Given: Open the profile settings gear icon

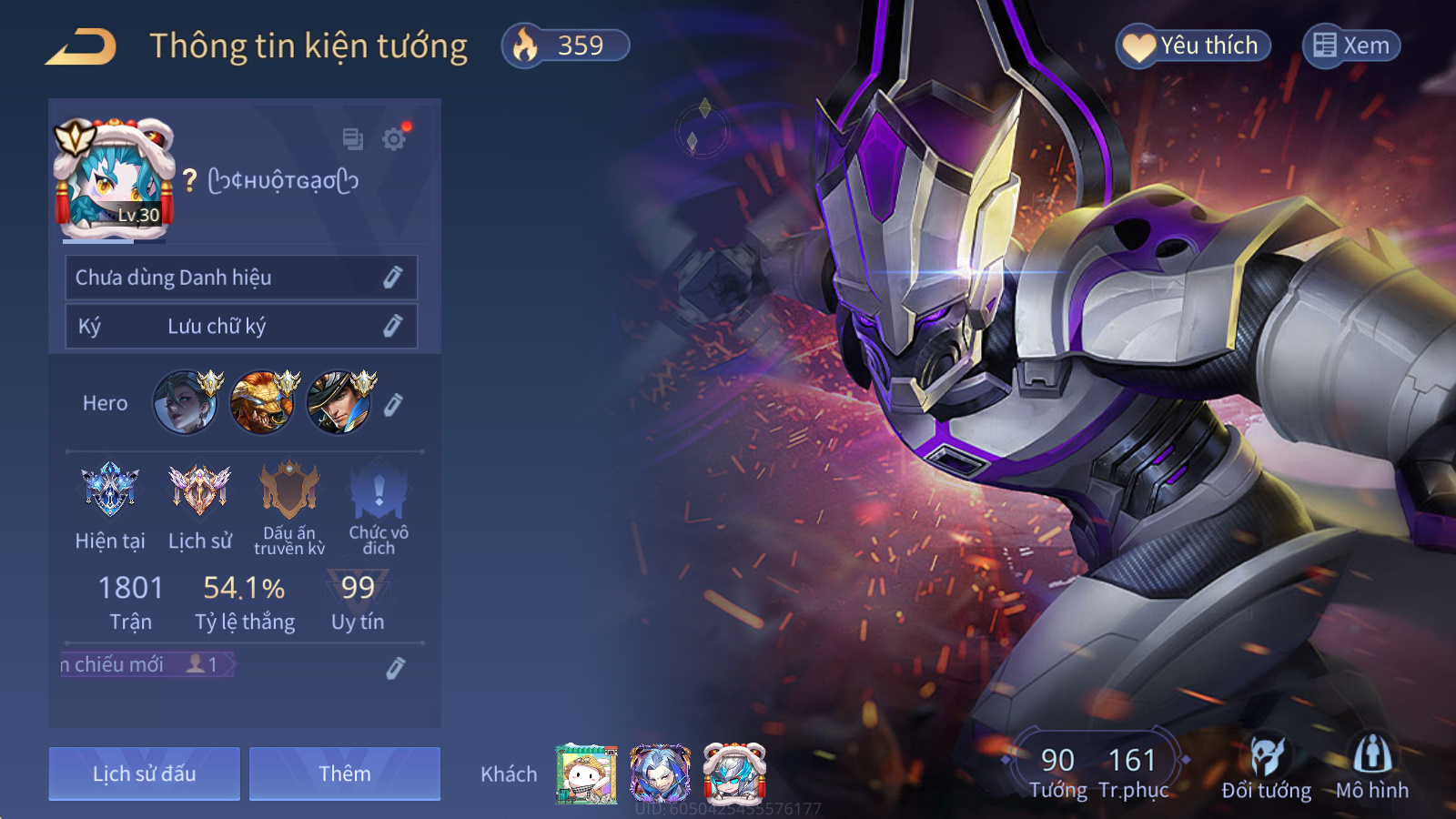Looking at the screenshot, I should (x=394, y=139).
